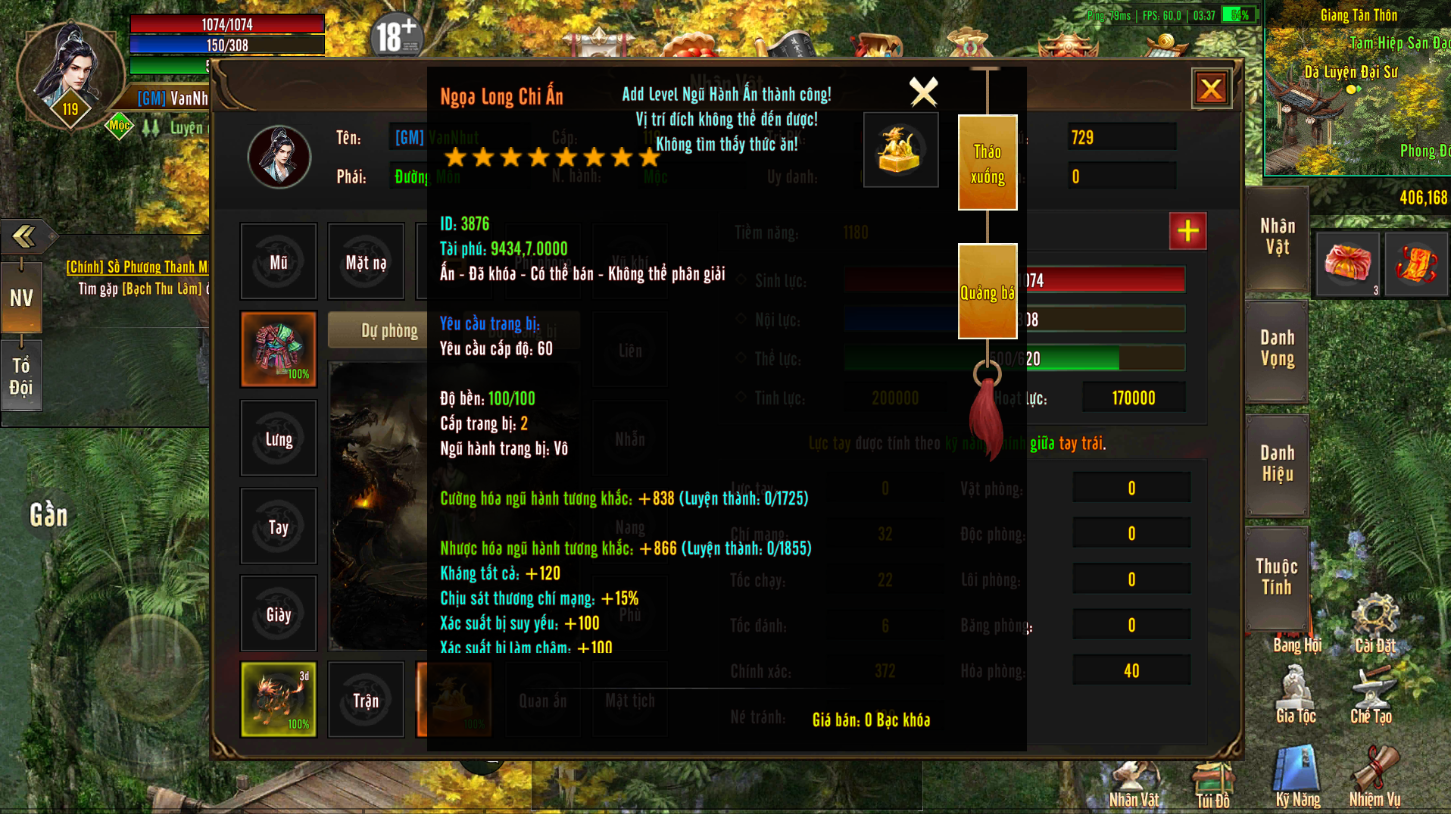Click the Quảng bá button
1451x814 pixels.
click(987, 292)
